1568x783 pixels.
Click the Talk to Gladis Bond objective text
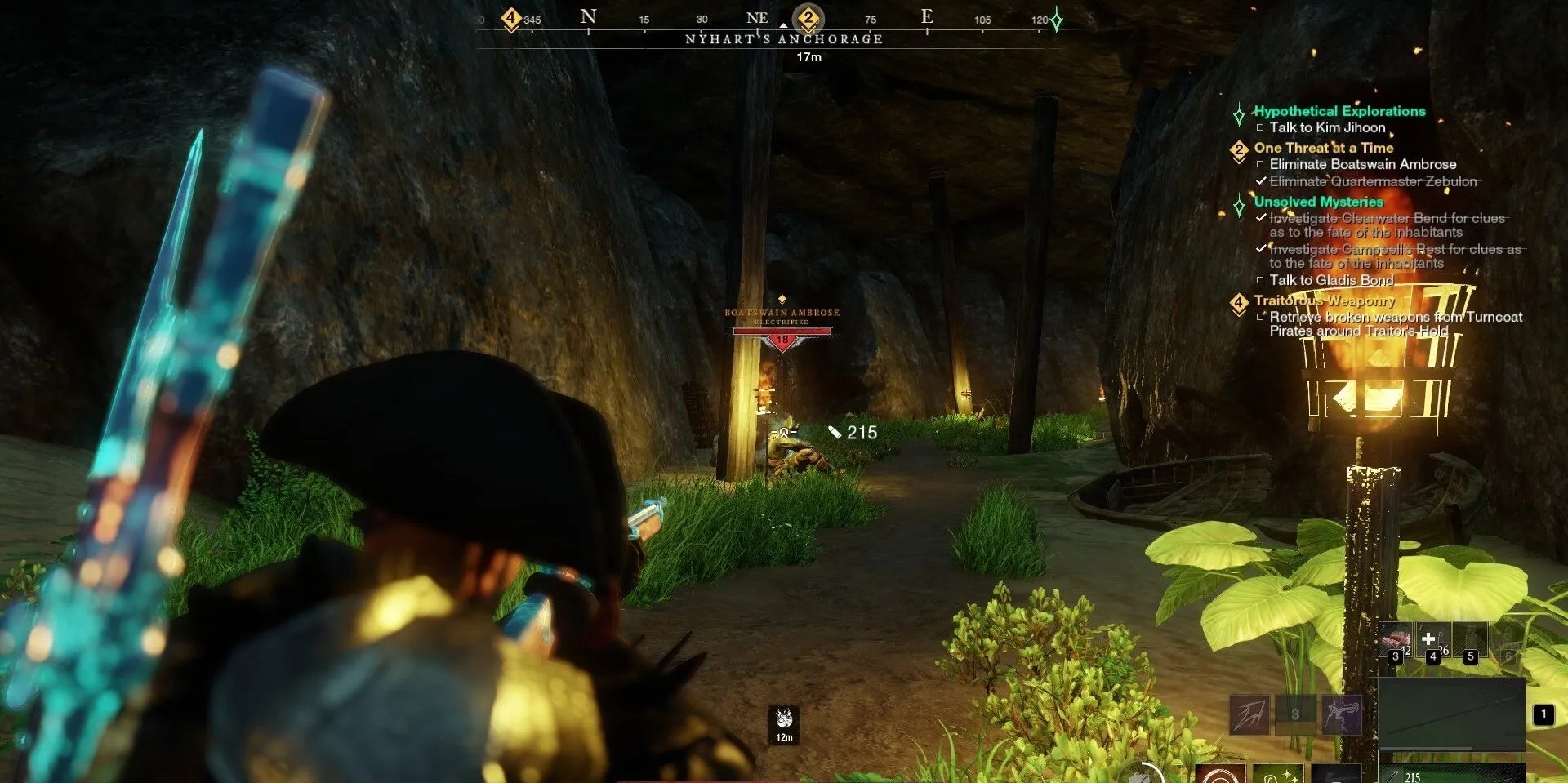pyautogui.click(x=1331, y=279)
